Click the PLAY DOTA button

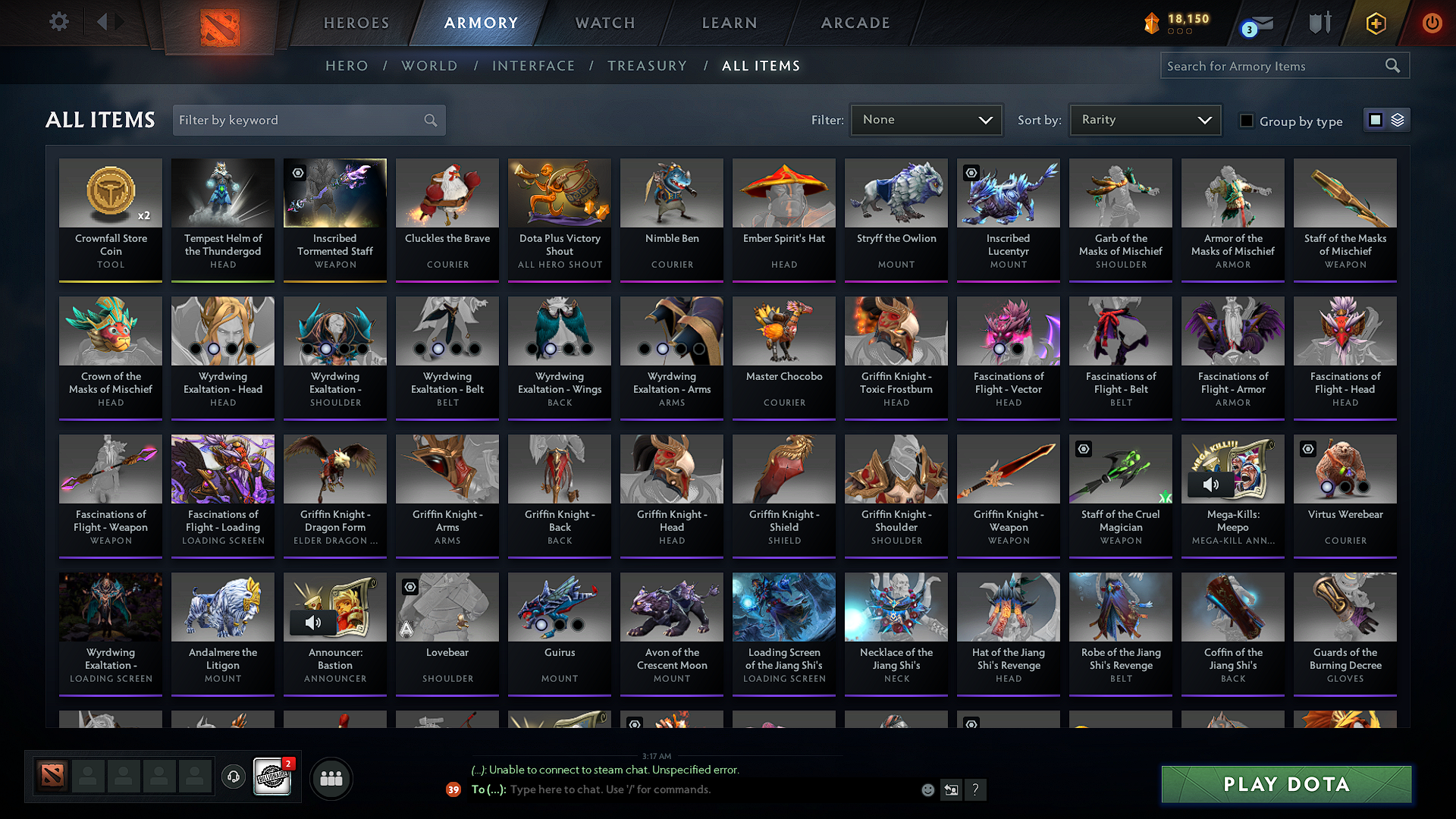click(1285, 784)
